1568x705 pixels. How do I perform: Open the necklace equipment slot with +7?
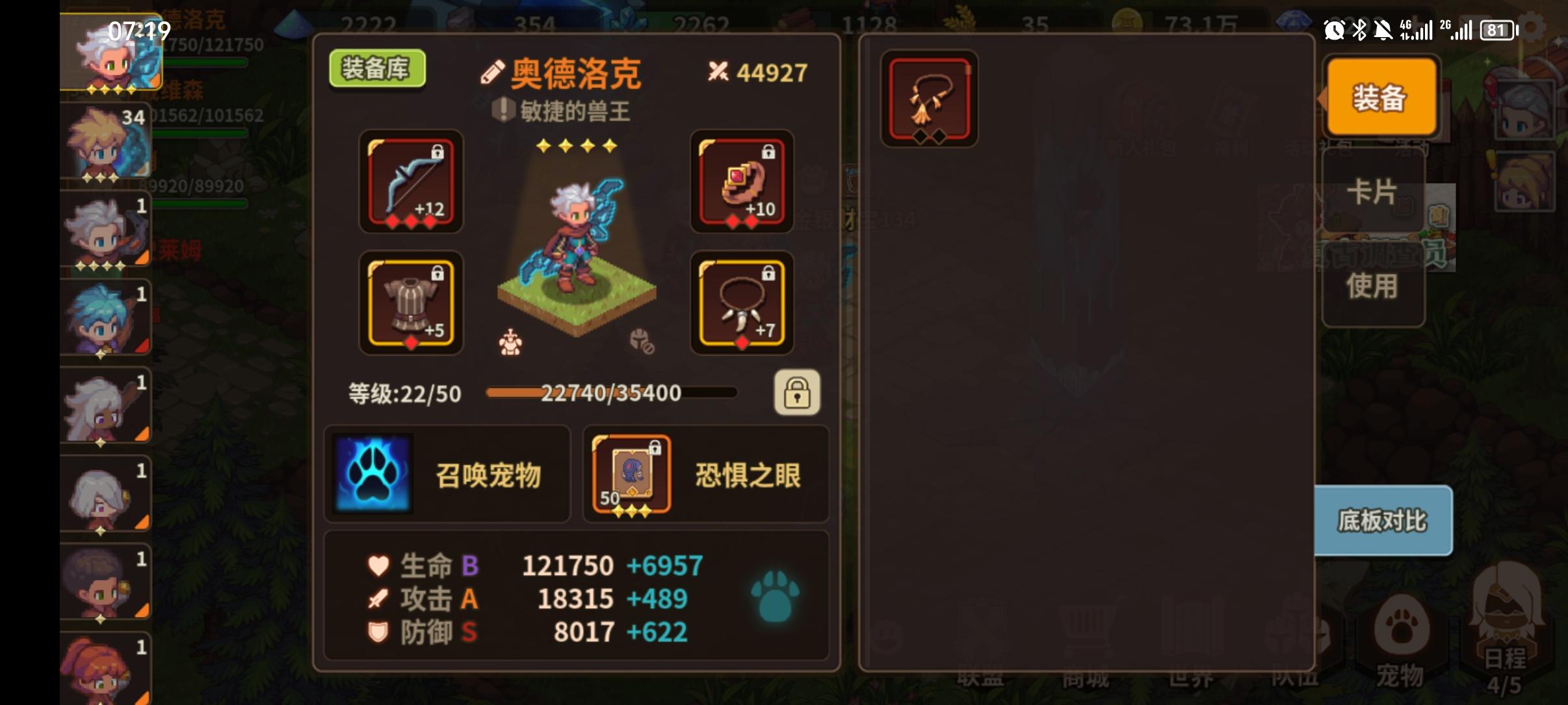pyautogui.click(x=740, y=303)
